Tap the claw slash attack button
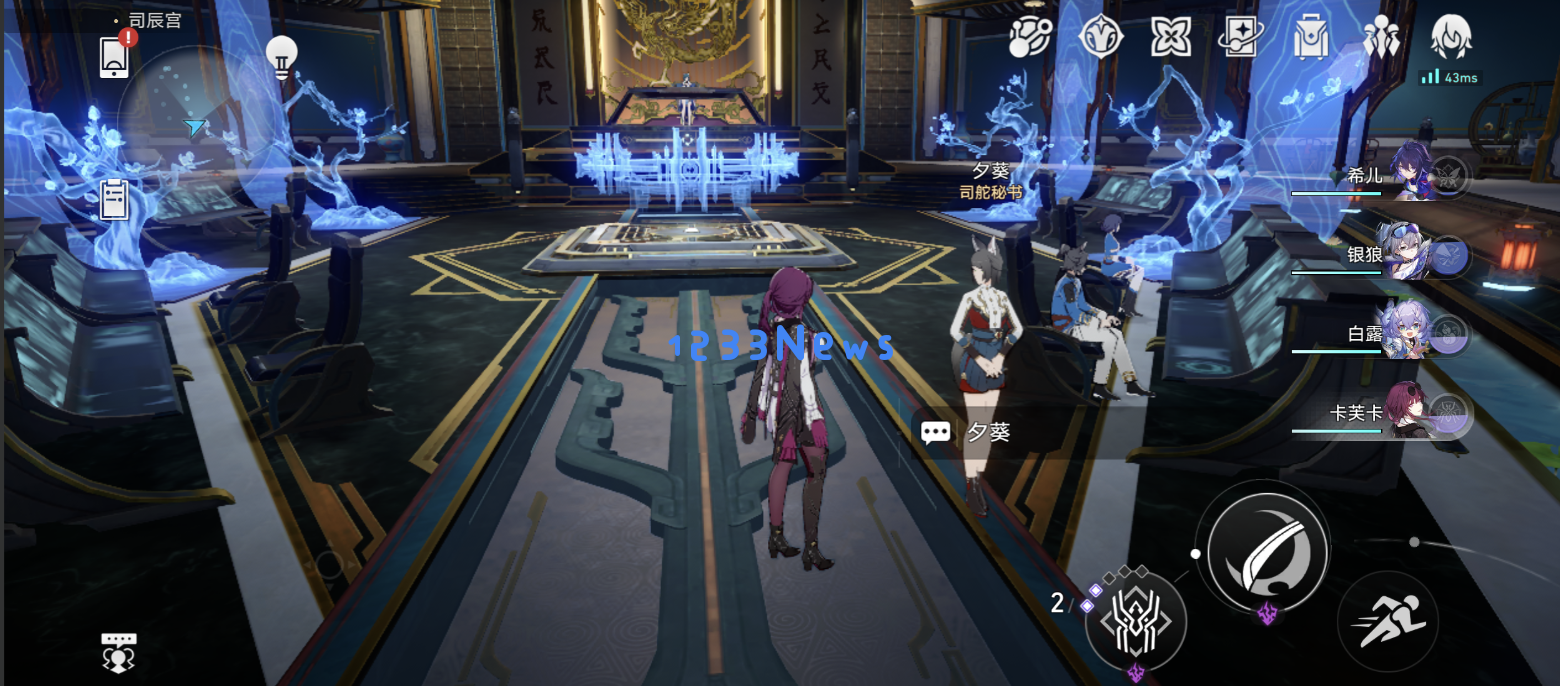Image resolution: width=1560 pixels, height=686 pixels. (x=1267, y=550)
